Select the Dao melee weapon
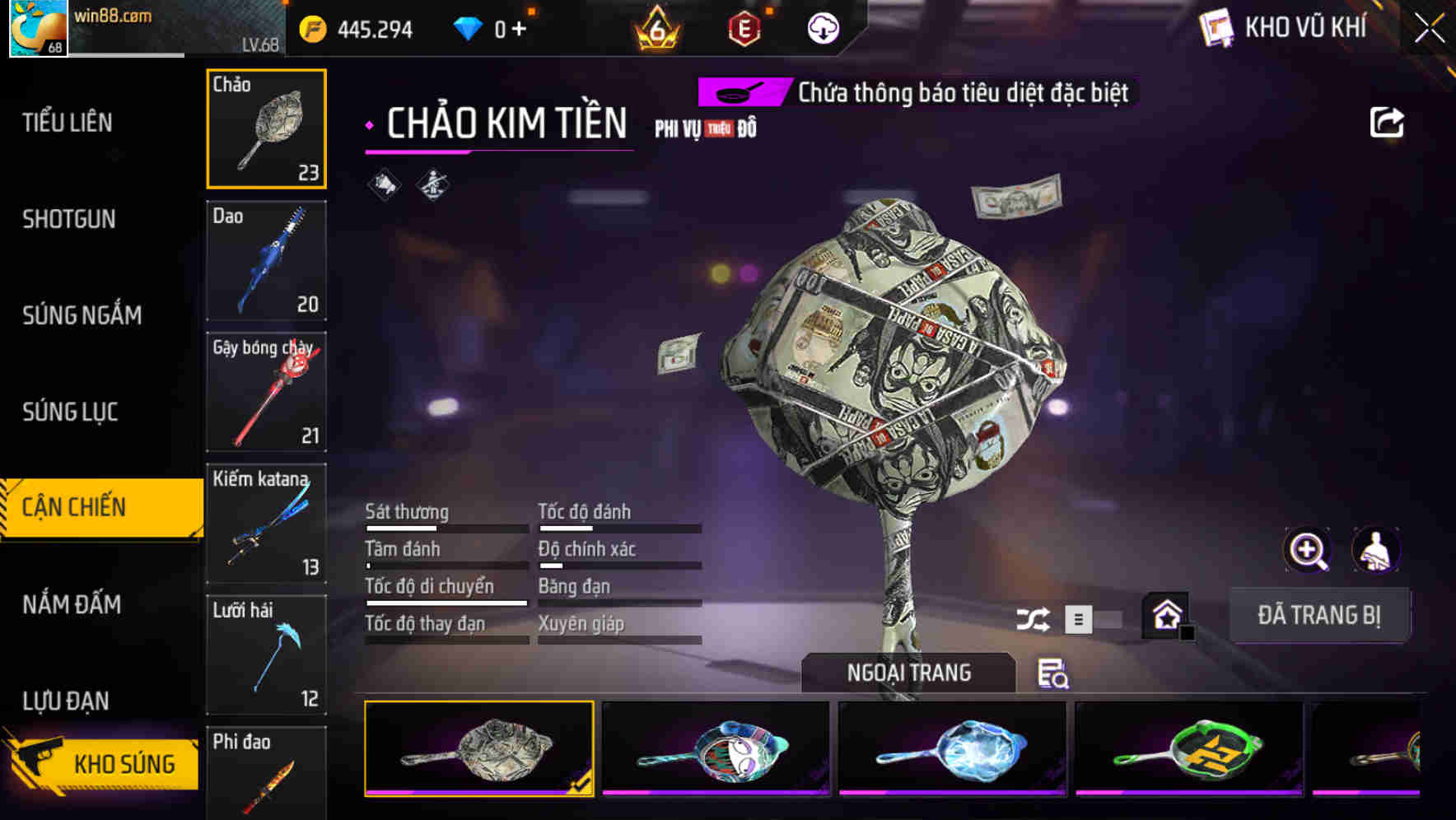This screenshot has height=820, width=1456. [x=266, y=260]
